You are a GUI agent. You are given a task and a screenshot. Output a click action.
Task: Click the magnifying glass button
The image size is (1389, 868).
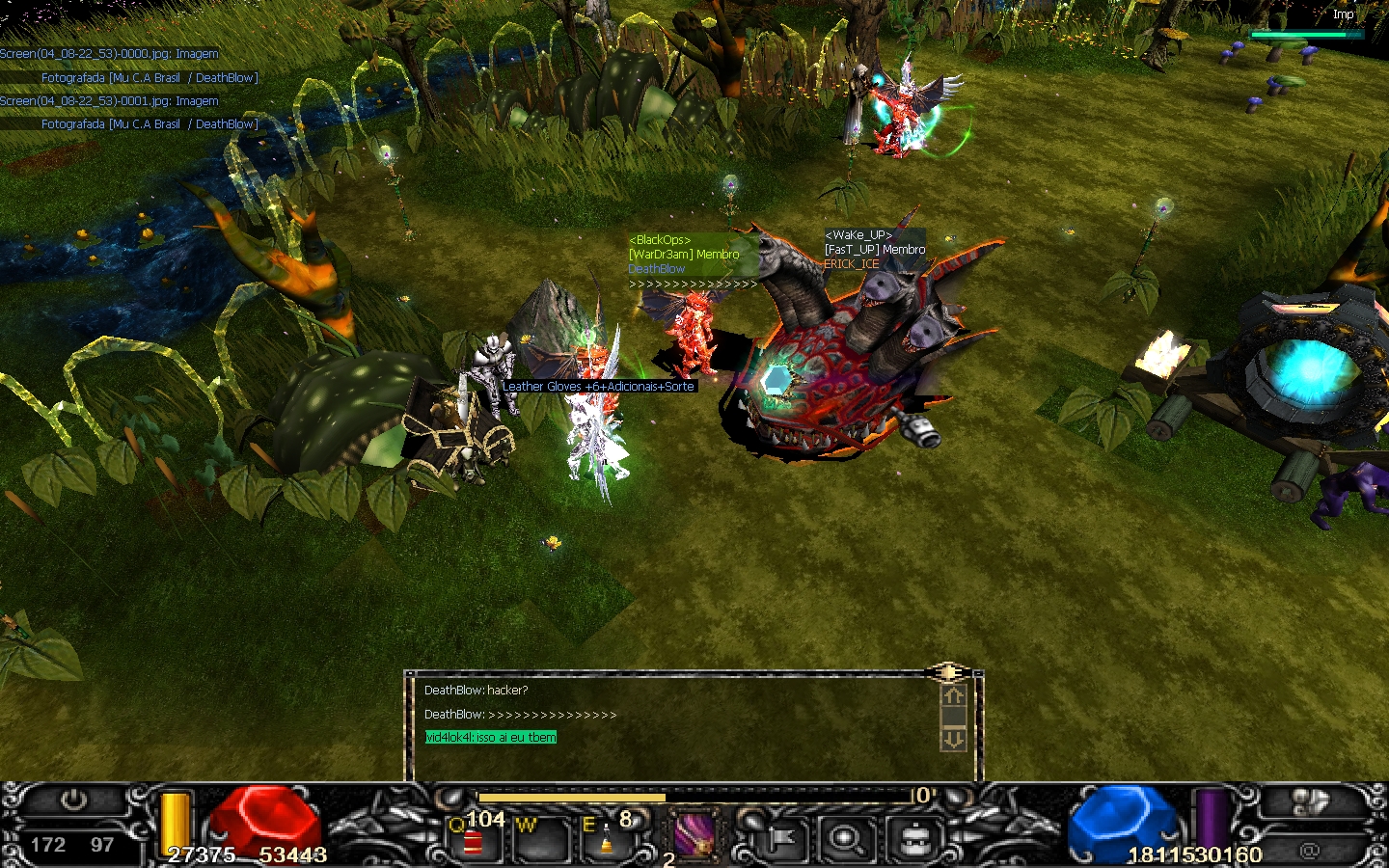click(846, 840)
